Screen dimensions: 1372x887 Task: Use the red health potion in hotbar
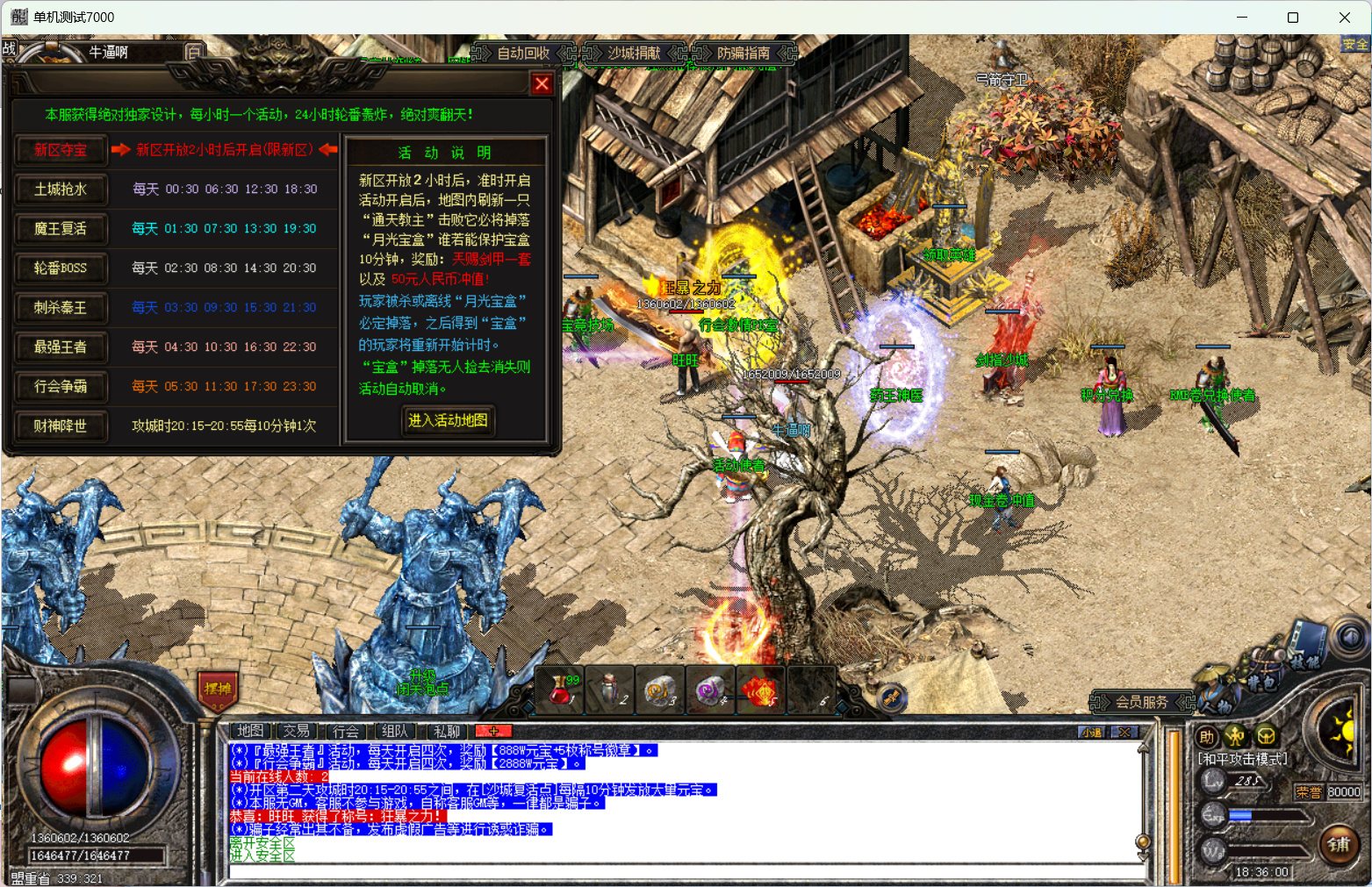click(562, 690)
